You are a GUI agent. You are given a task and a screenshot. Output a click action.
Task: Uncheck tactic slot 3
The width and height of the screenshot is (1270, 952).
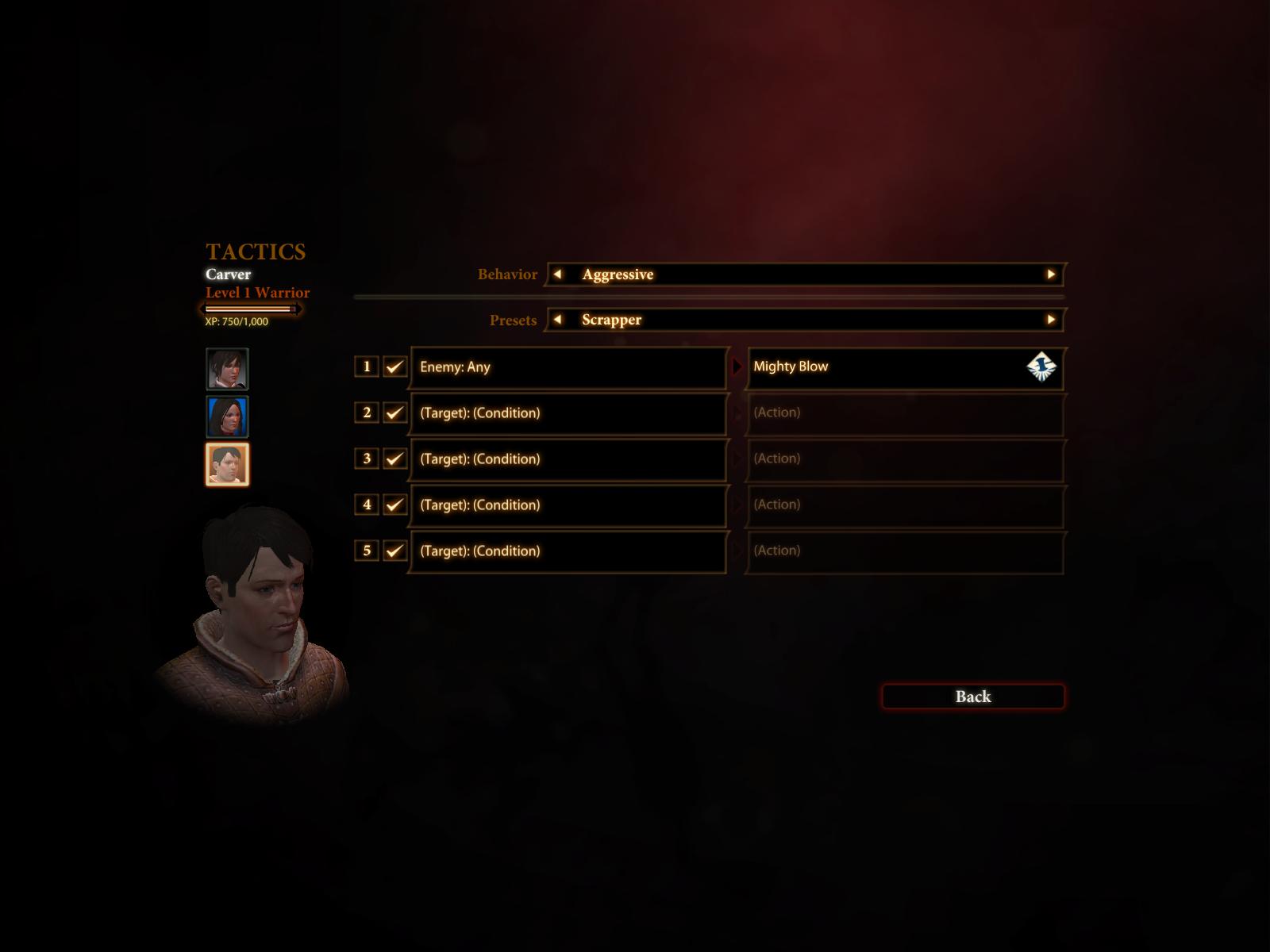point(394,459)
